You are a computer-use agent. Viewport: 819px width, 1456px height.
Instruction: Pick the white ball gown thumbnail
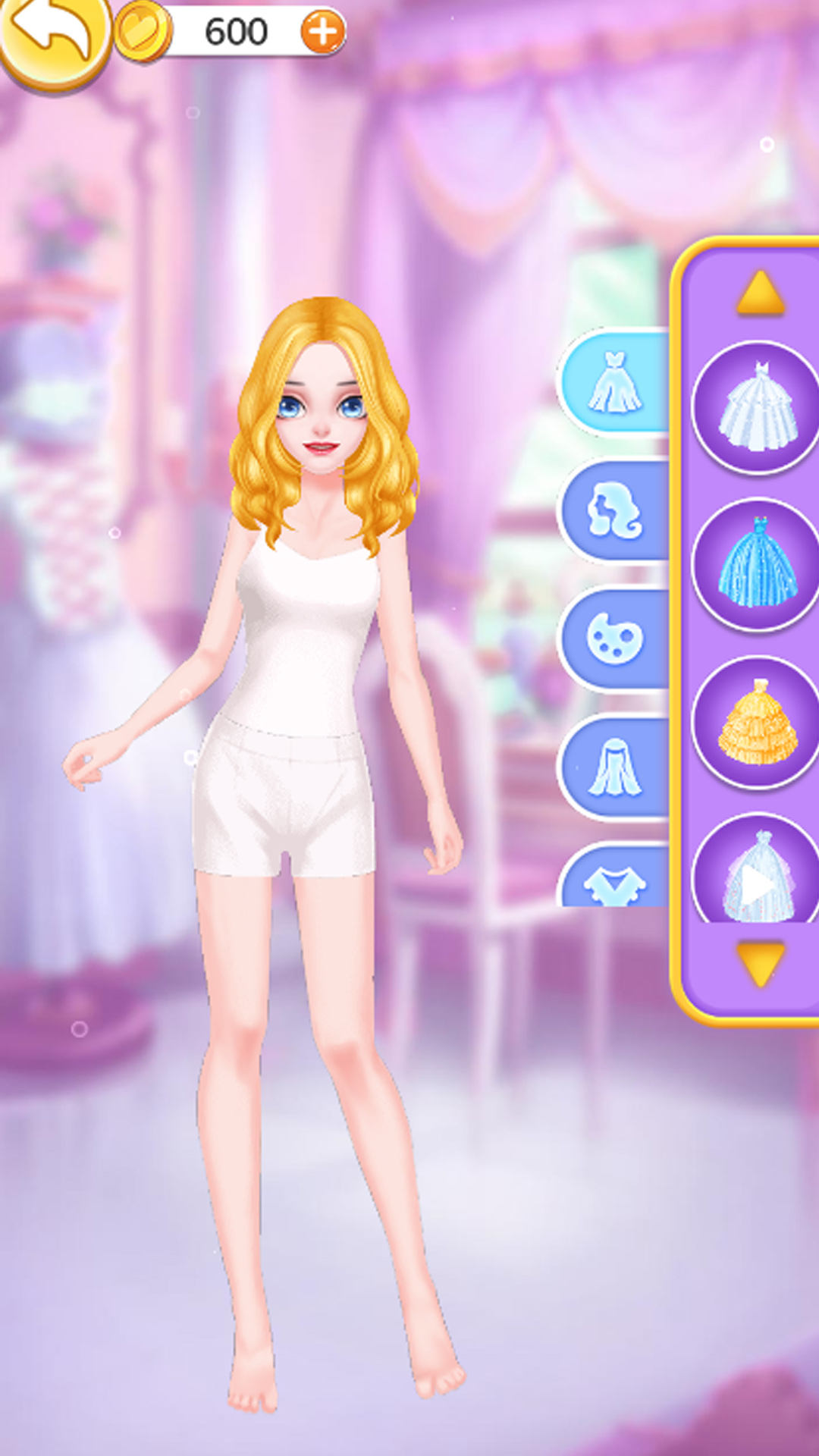click(757, 407)
